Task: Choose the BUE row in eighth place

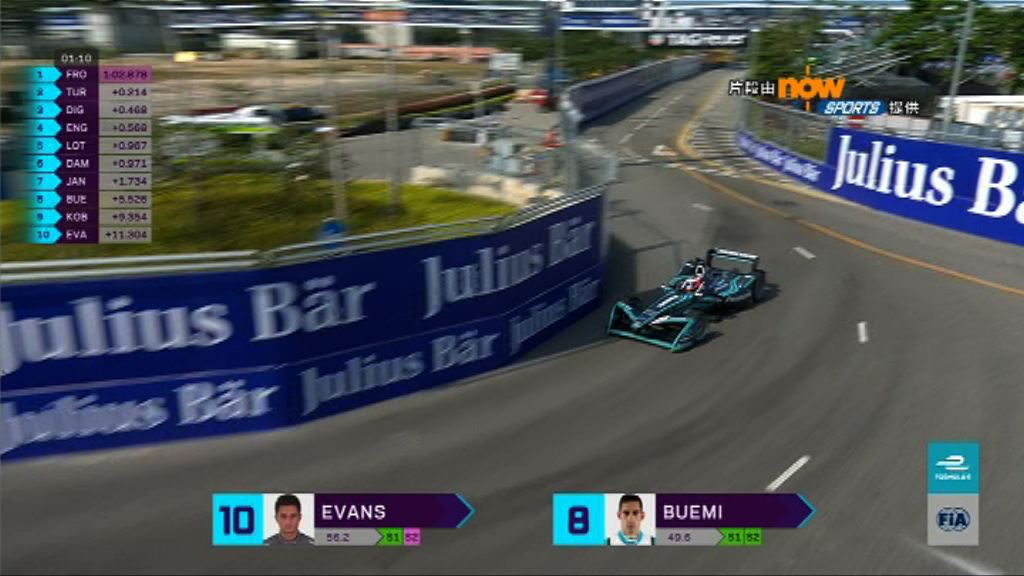Action: [90, 199]
